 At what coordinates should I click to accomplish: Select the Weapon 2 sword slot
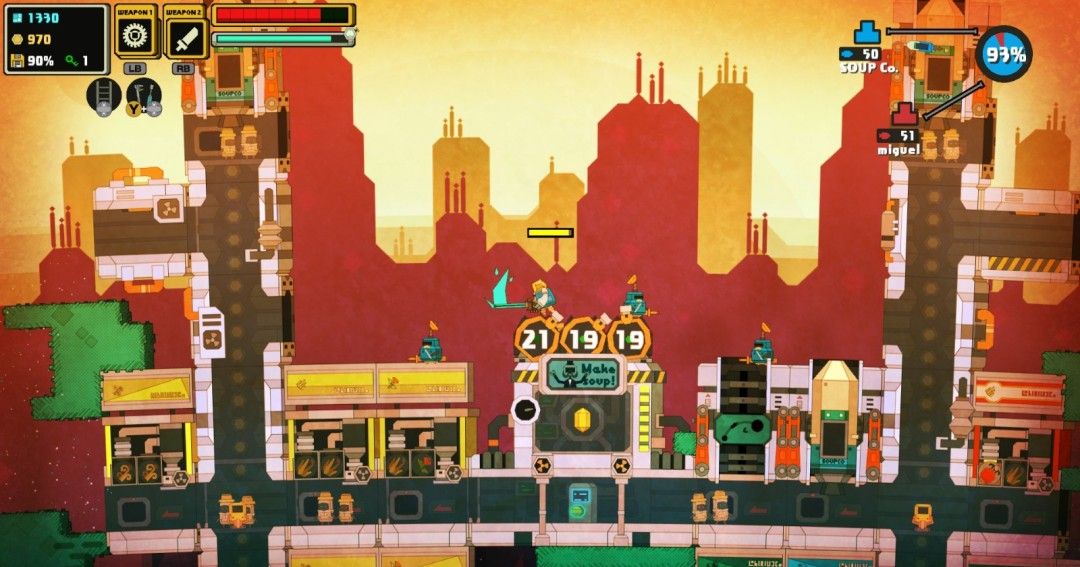tap(185, 38)
